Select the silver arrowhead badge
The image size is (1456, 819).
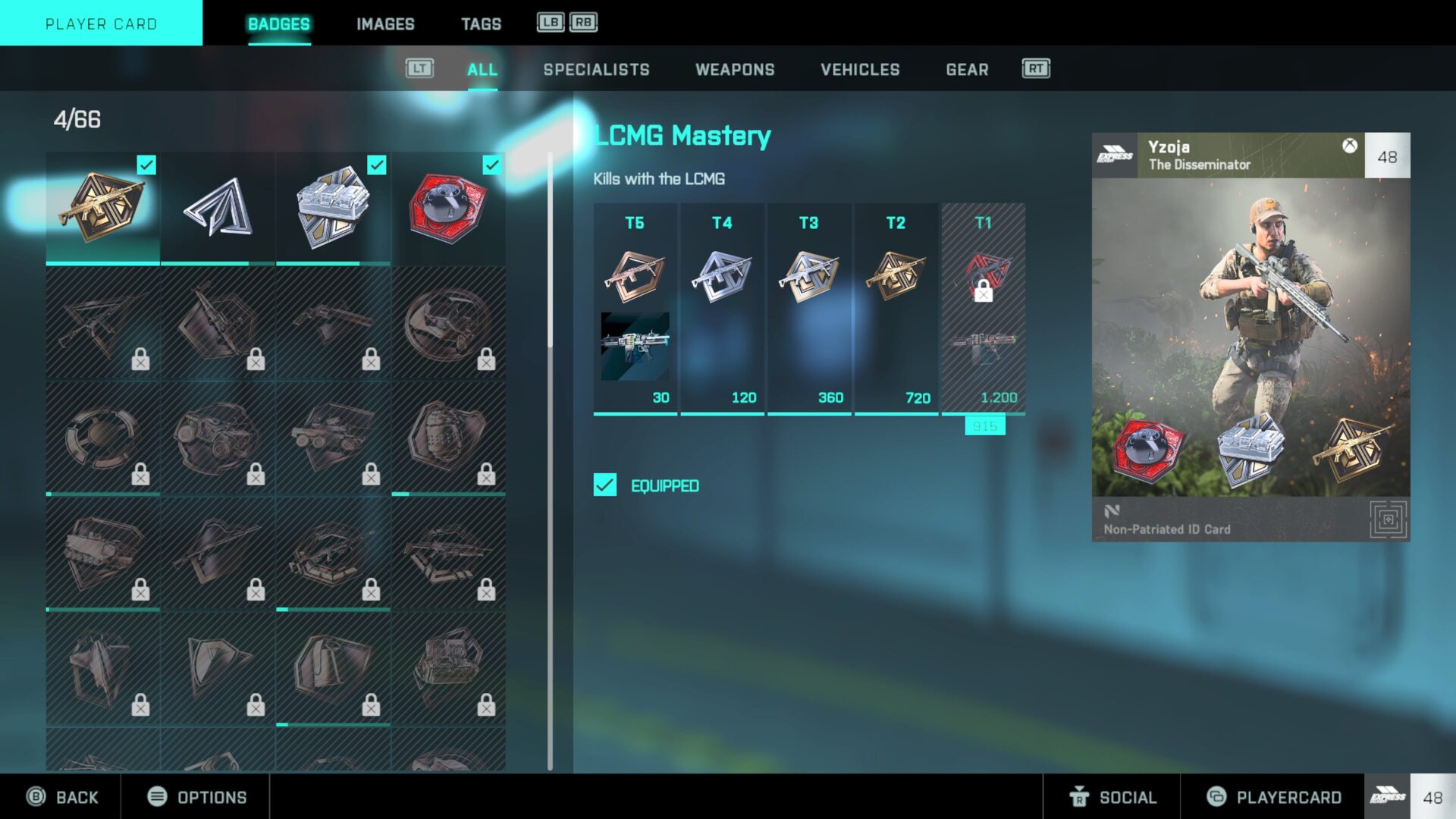click(x=218, y=207)
